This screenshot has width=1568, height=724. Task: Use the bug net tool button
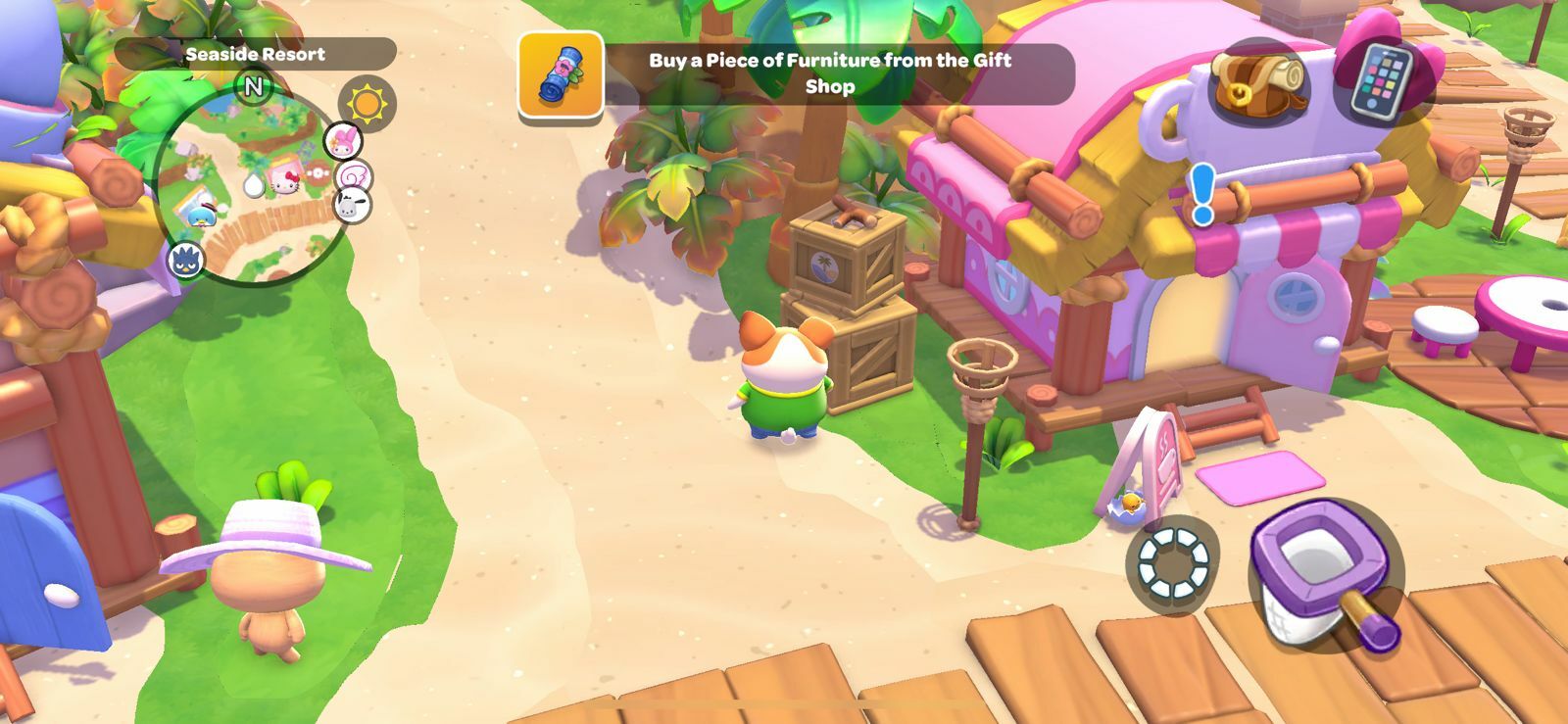click(x=1325, y=575)
